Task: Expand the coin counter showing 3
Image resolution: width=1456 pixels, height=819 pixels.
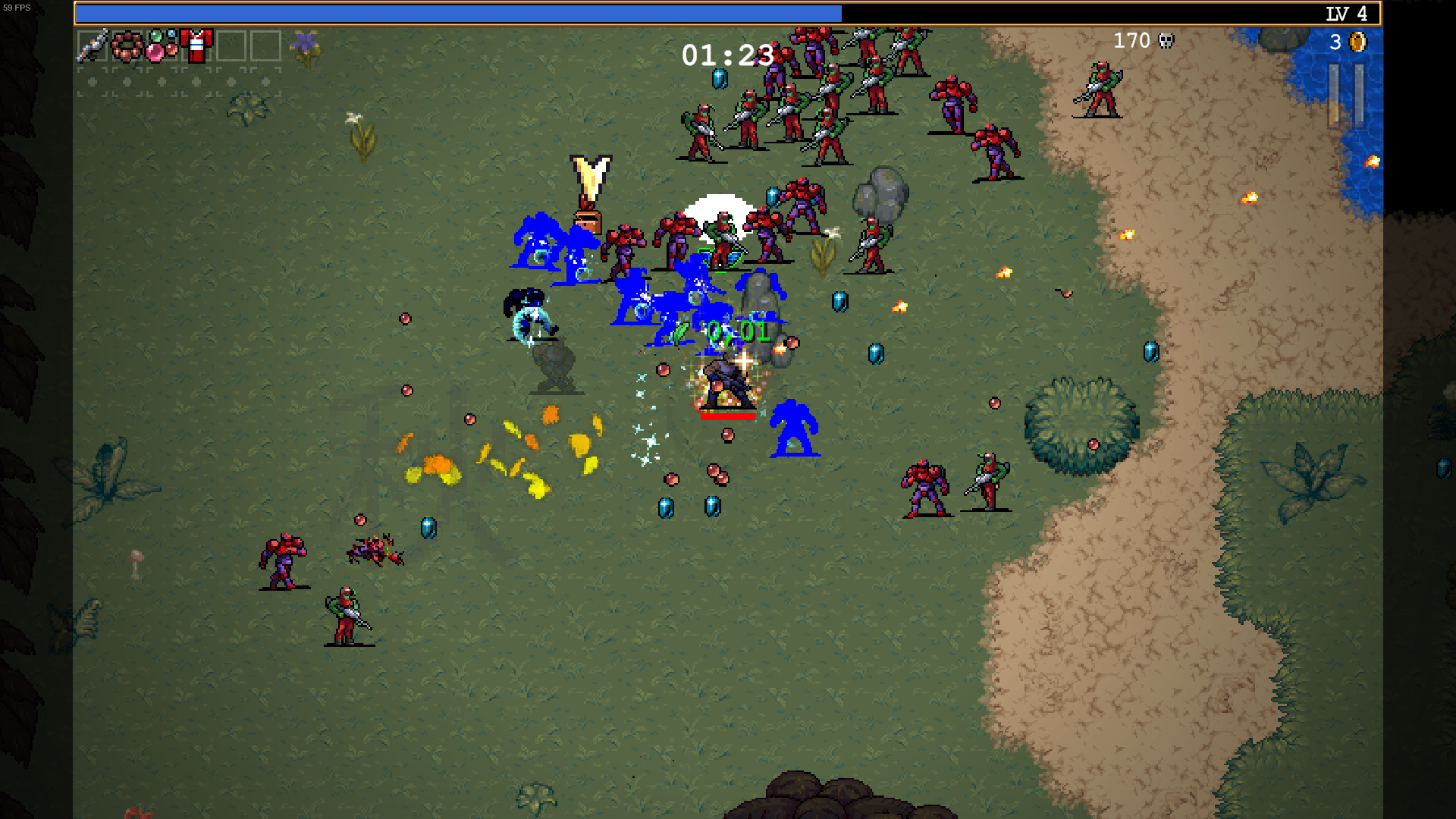Action: [x=1336, y=43]
